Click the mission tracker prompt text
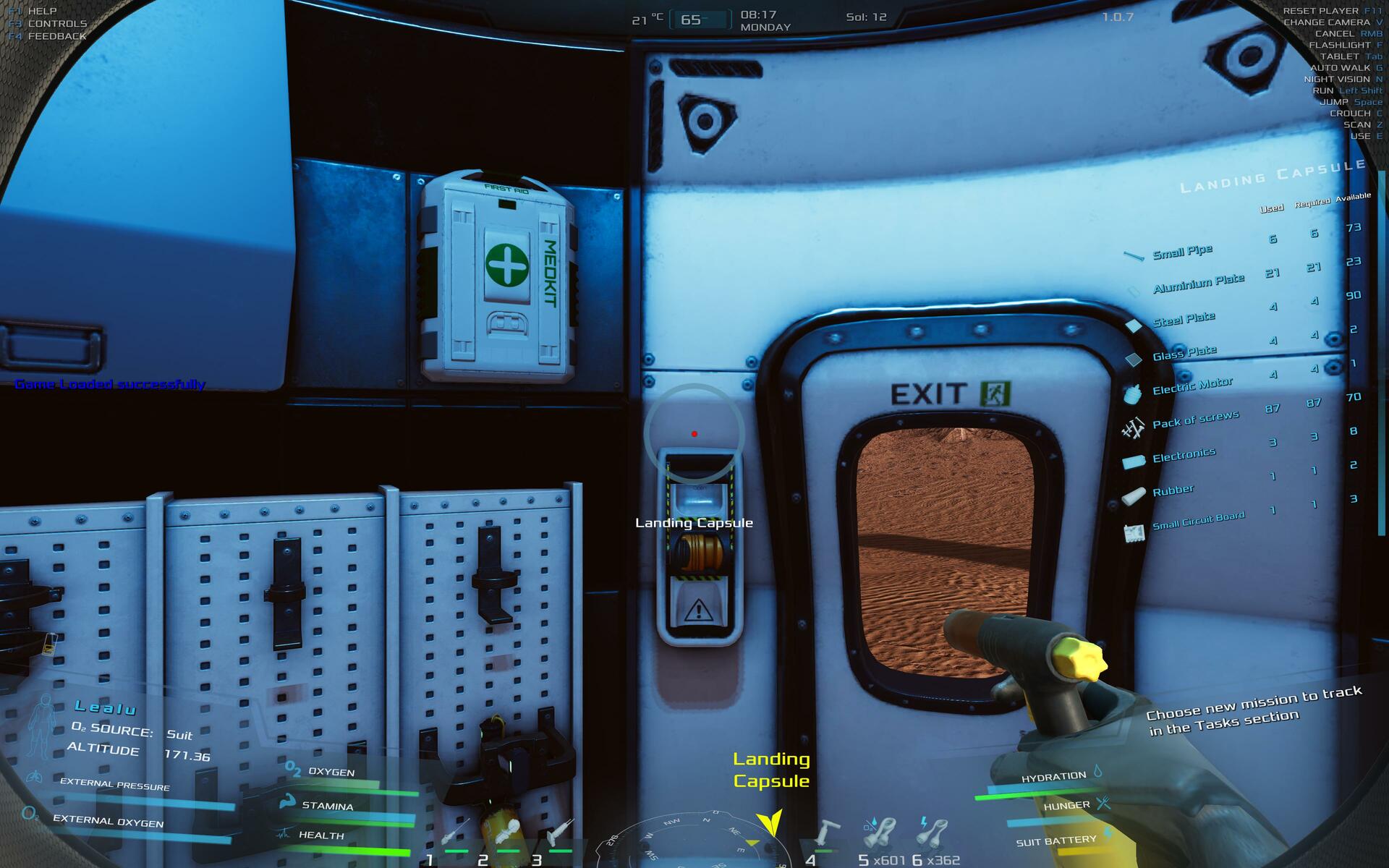This screenshot has width=1389, height=868. [x=1254, y=711]
